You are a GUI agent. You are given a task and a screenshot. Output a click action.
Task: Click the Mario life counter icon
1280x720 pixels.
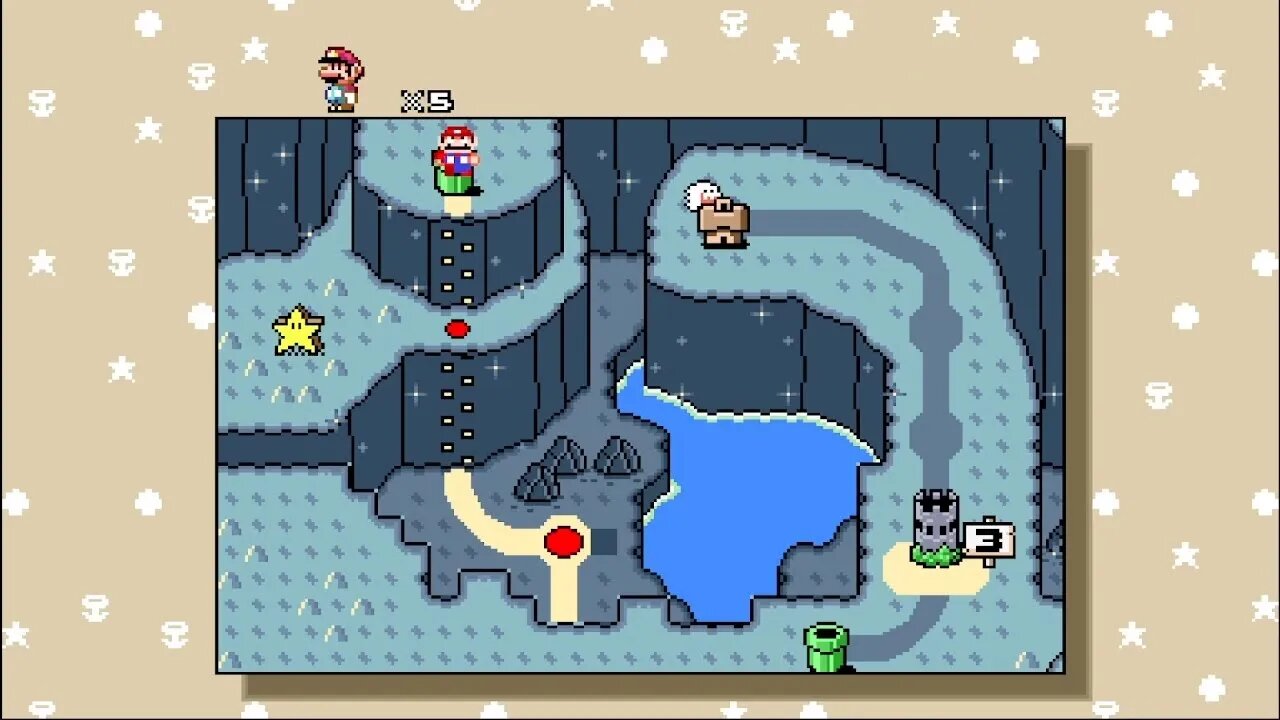coord(340,75)
